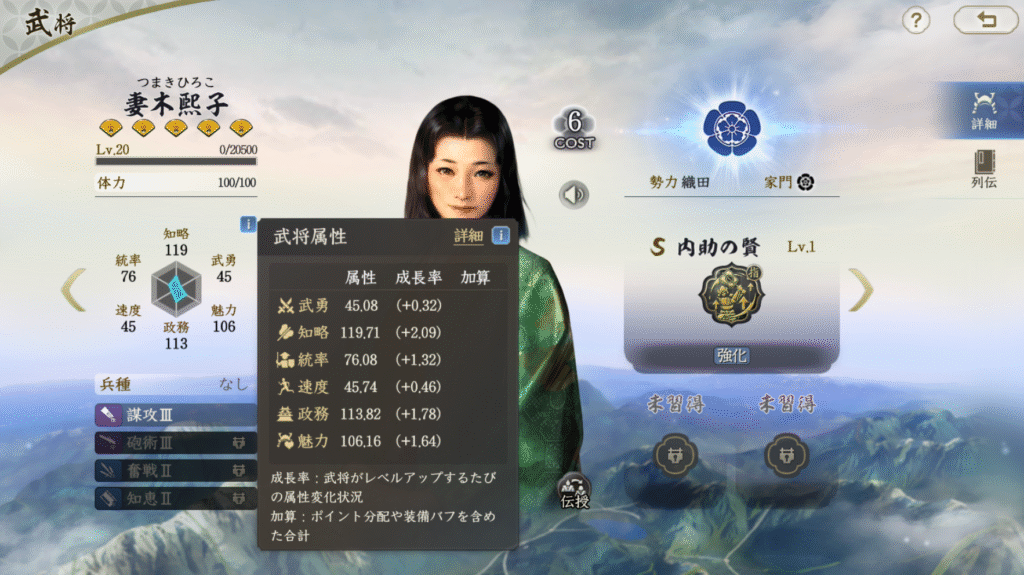1024x575 pixels.
Task: Play the general's voice speaker icon
Action: pos(574,194)
